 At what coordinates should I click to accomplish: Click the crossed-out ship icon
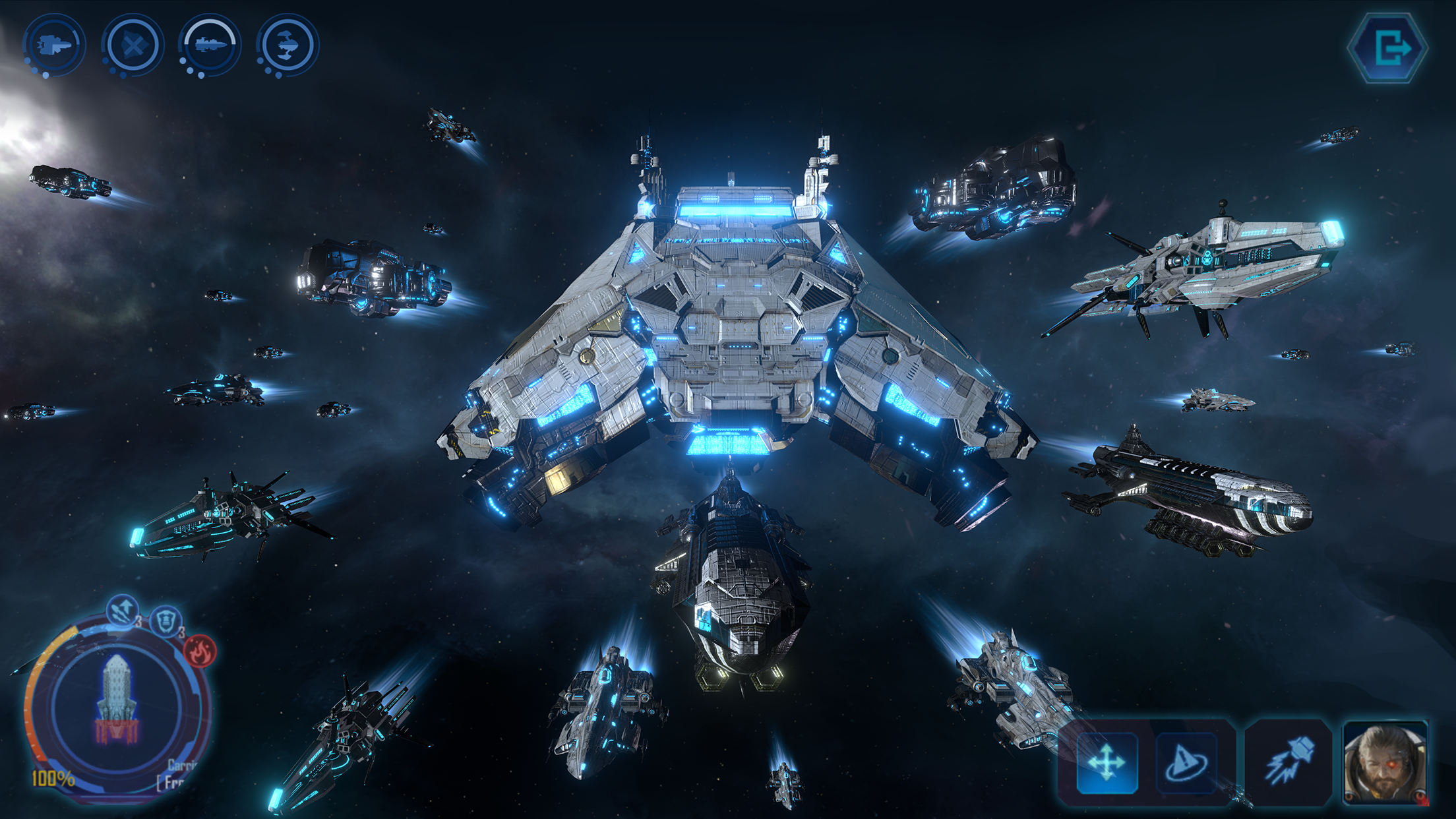133,45
